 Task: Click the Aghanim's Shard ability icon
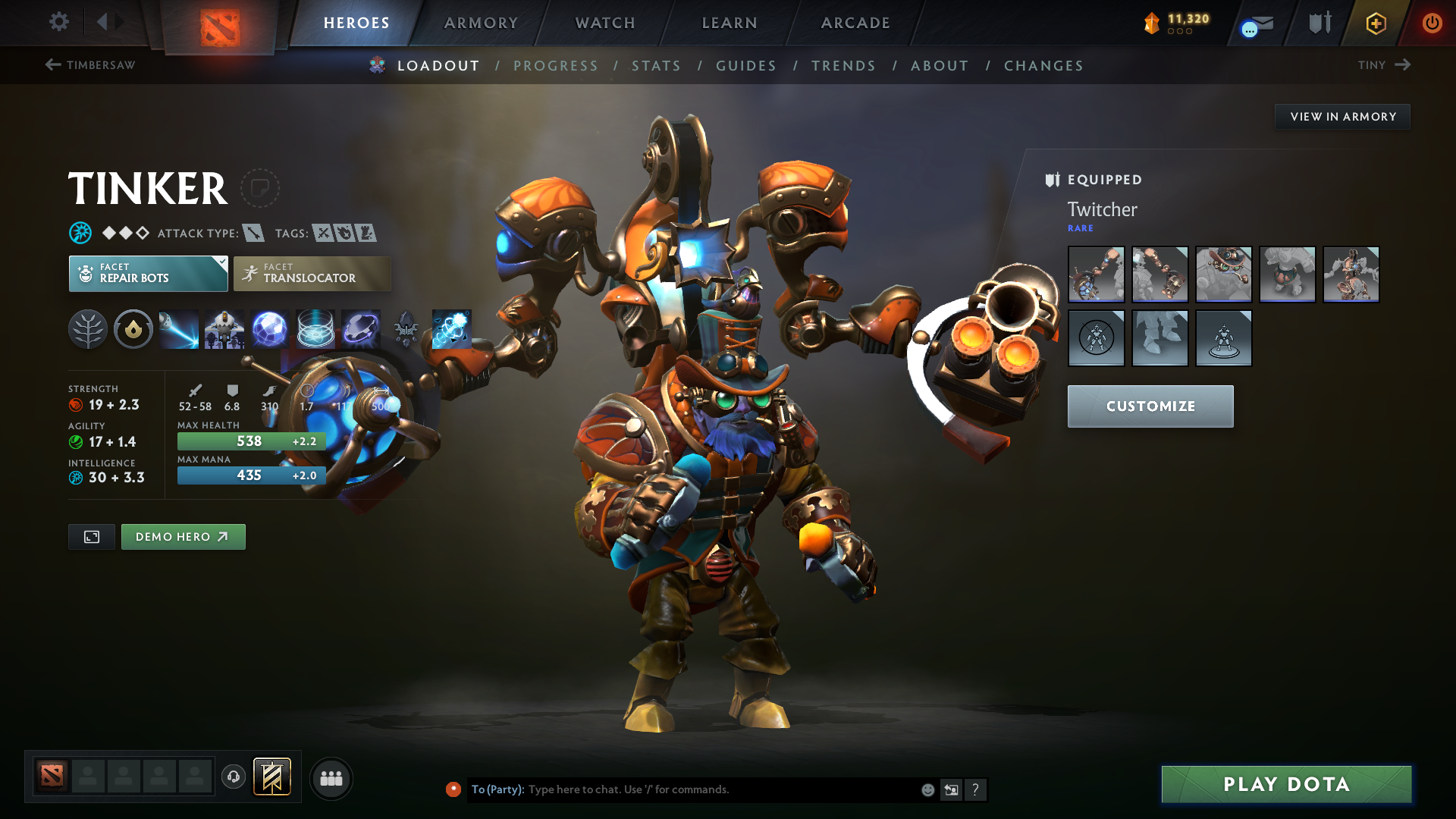click(x=406, y=329)
